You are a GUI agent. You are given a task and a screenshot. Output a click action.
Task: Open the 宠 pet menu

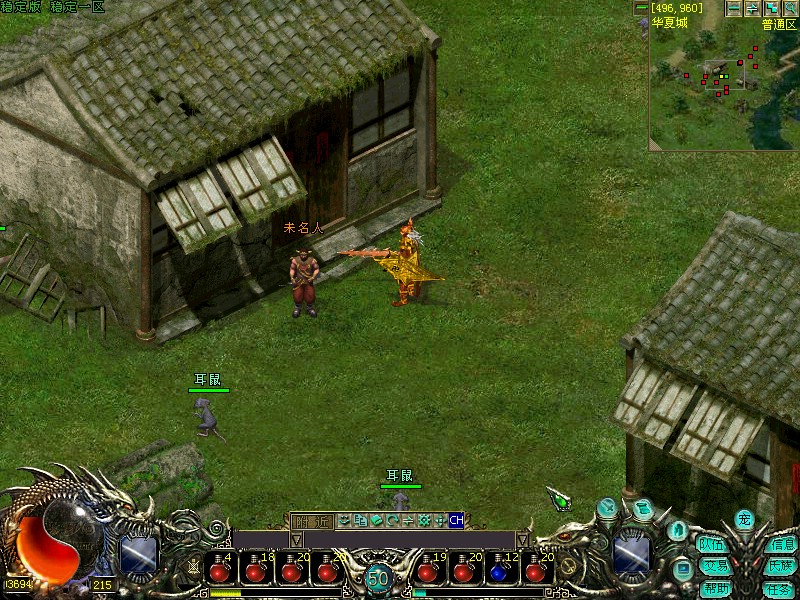pos(743,519)
